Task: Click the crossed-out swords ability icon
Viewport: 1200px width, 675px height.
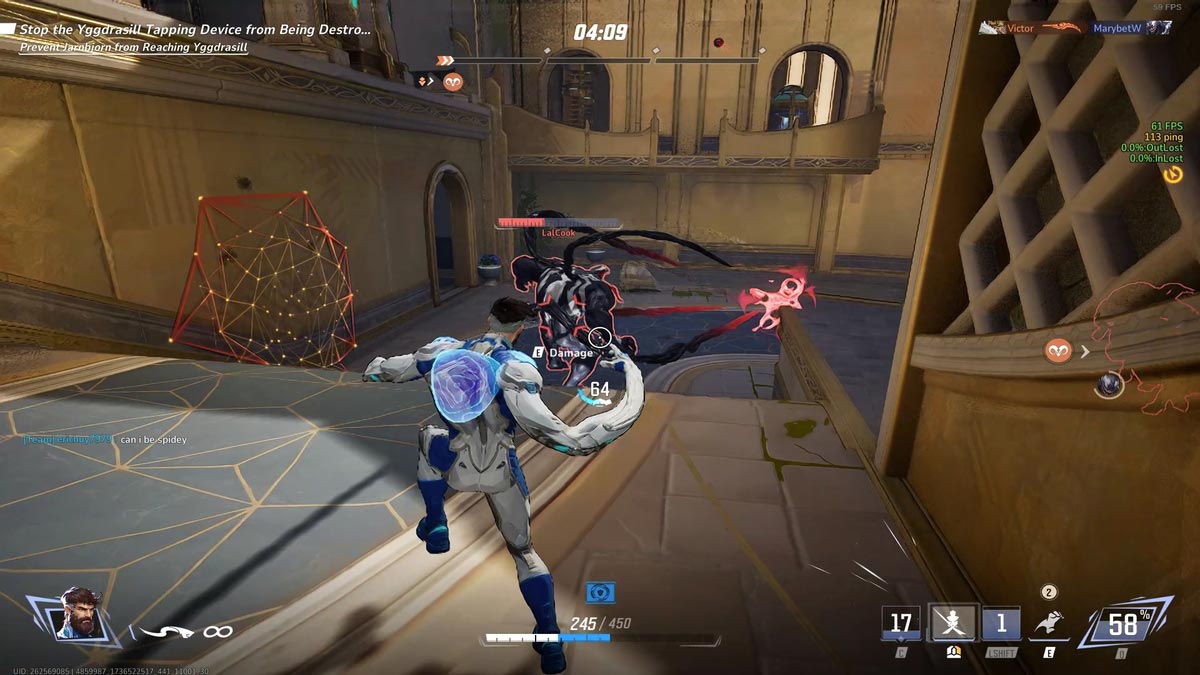Action: coord(952,623)
